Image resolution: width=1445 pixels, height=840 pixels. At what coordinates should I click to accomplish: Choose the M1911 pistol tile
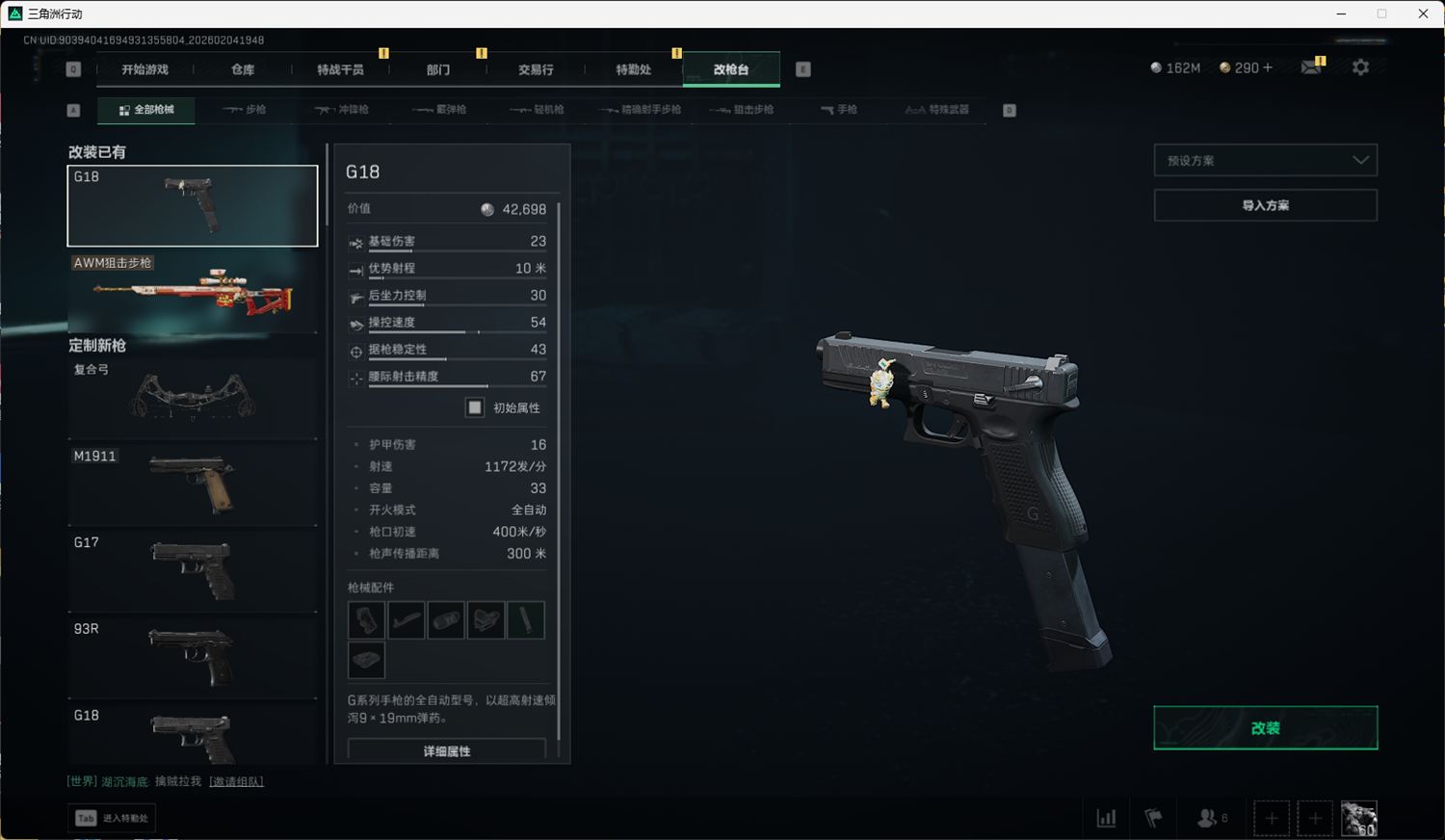click(x=193, y=485)
